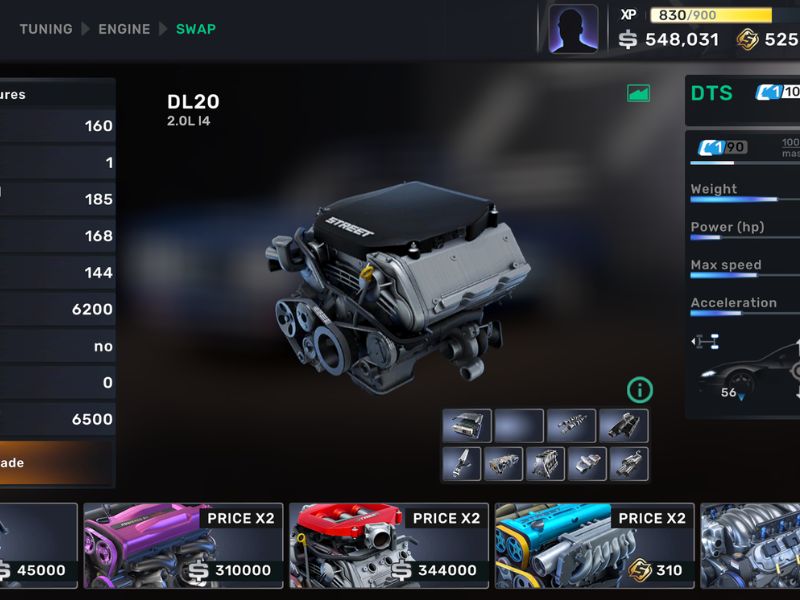Select the silver V engine thumbnail
The image size is (800, 600).
[750, 544]
